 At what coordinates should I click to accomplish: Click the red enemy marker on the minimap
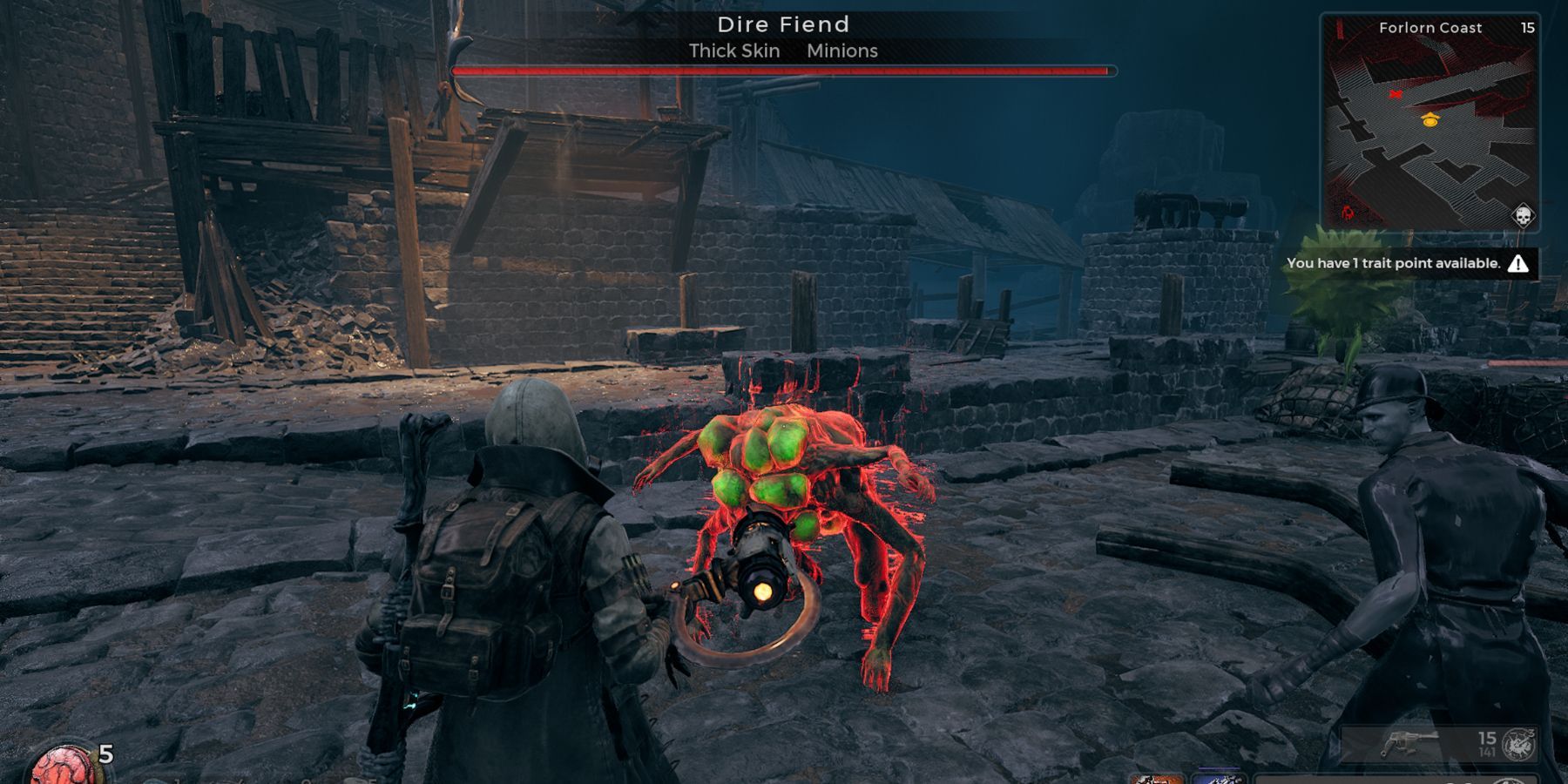[x=1396, y=94]
